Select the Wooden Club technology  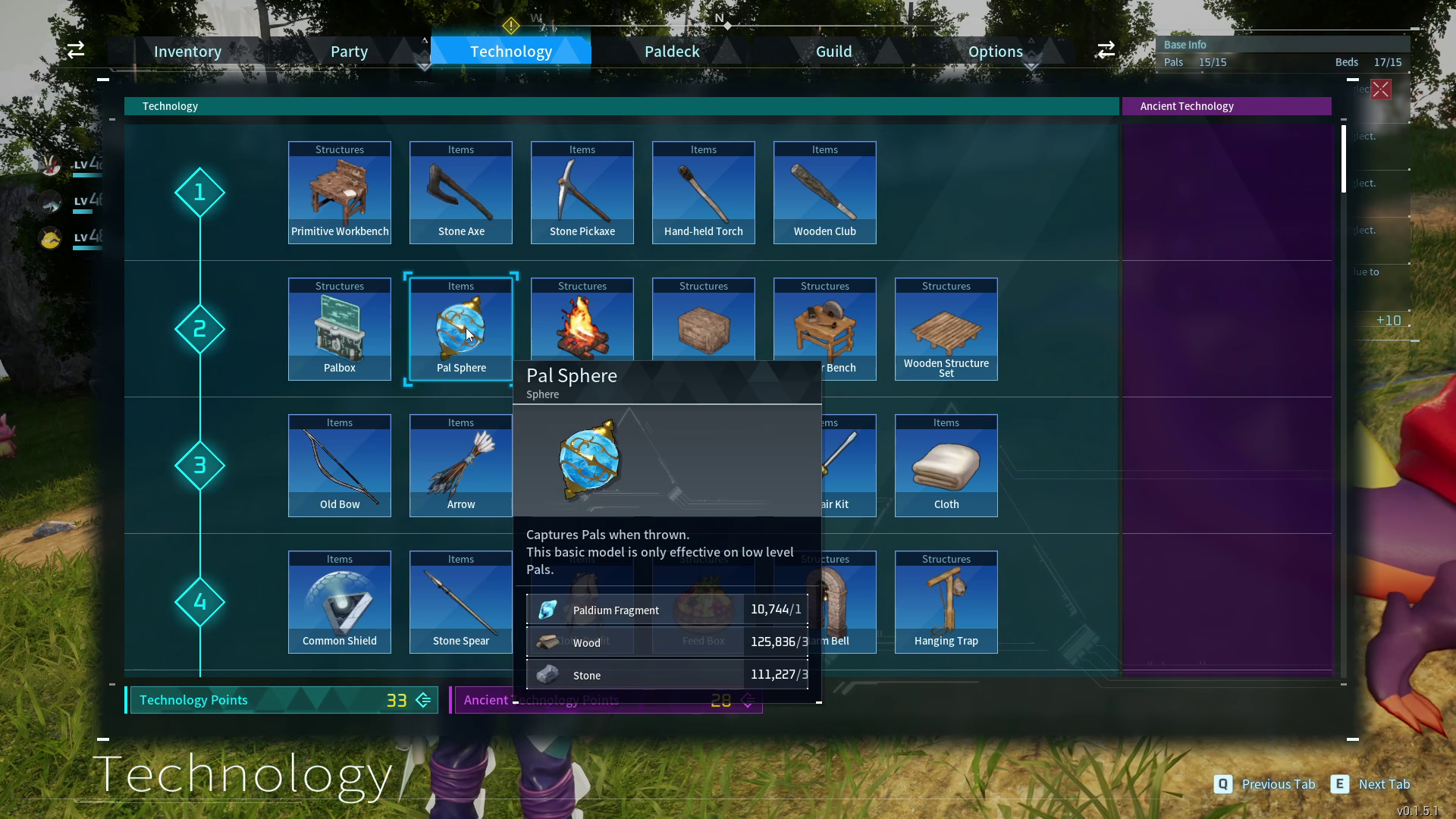[x=825, y=193]
